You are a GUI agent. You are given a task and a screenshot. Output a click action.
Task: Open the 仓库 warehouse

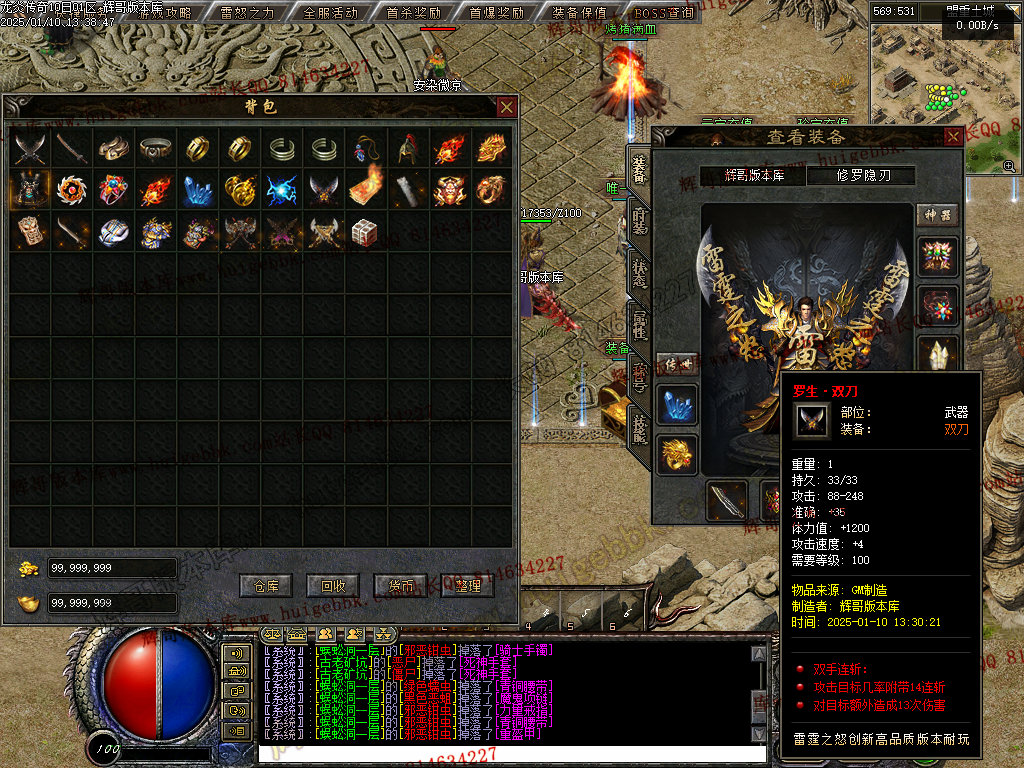(x=265, y=585)
